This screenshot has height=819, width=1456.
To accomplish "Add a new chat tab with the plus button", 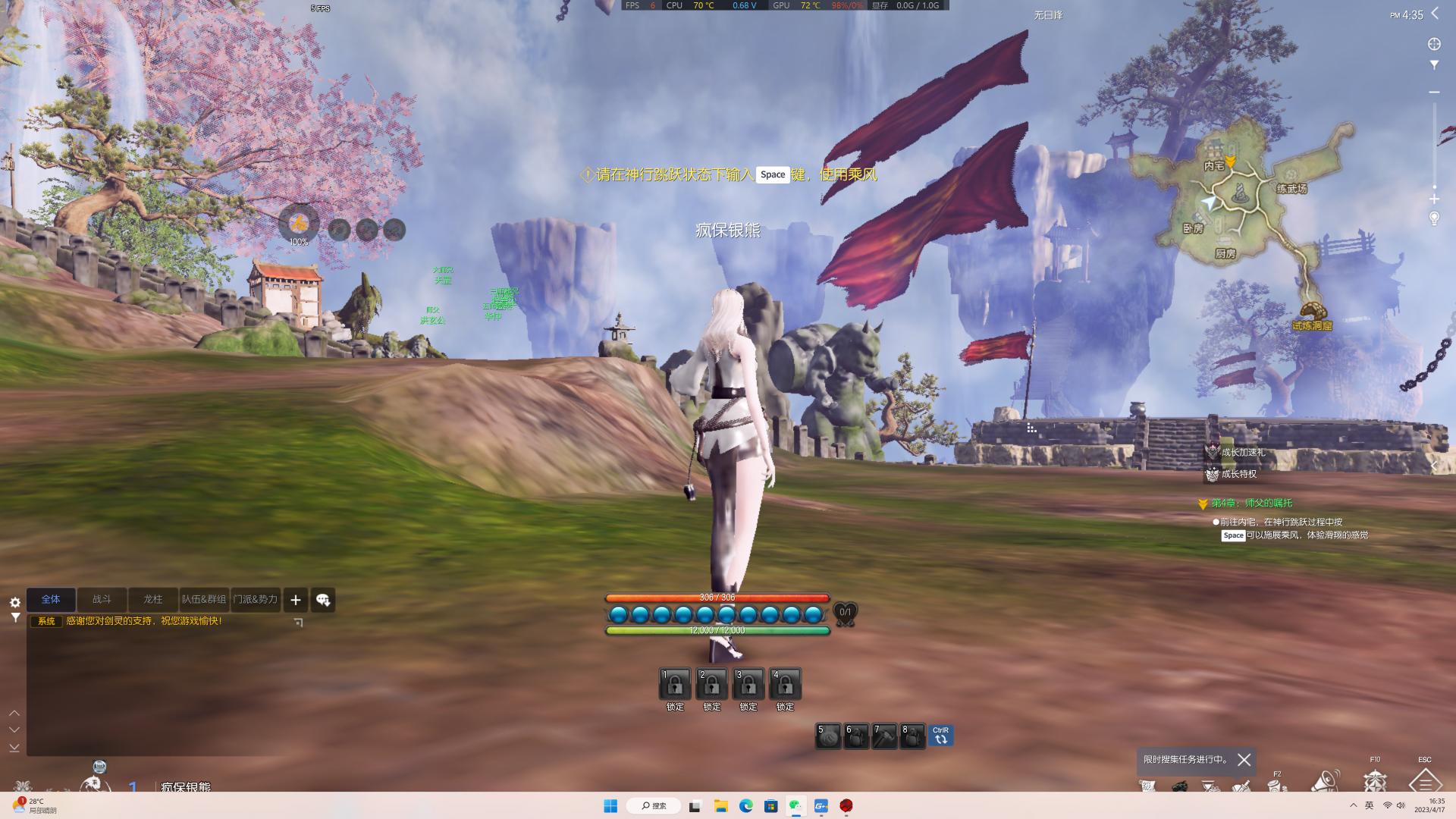I will click(x=296, y=600).
